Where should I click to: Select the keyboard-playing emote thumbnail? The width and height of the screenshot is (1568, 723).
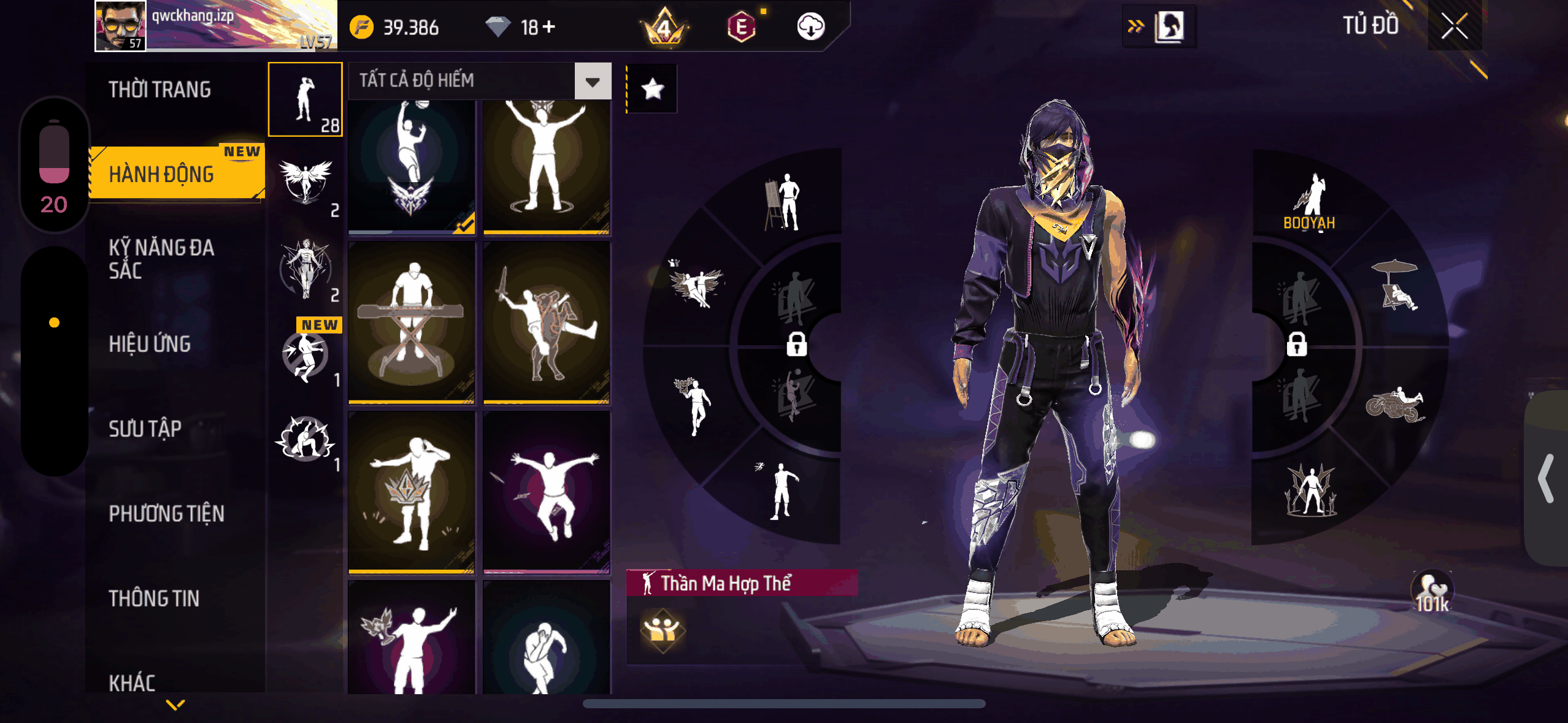412,322
